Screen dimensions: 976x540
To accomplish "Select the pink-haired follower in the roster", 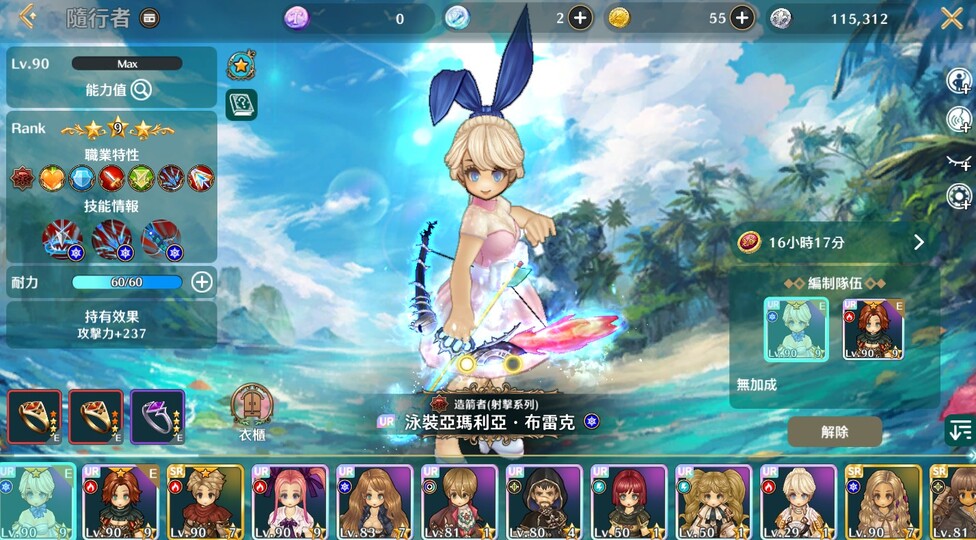I will [x=290, y=502].
